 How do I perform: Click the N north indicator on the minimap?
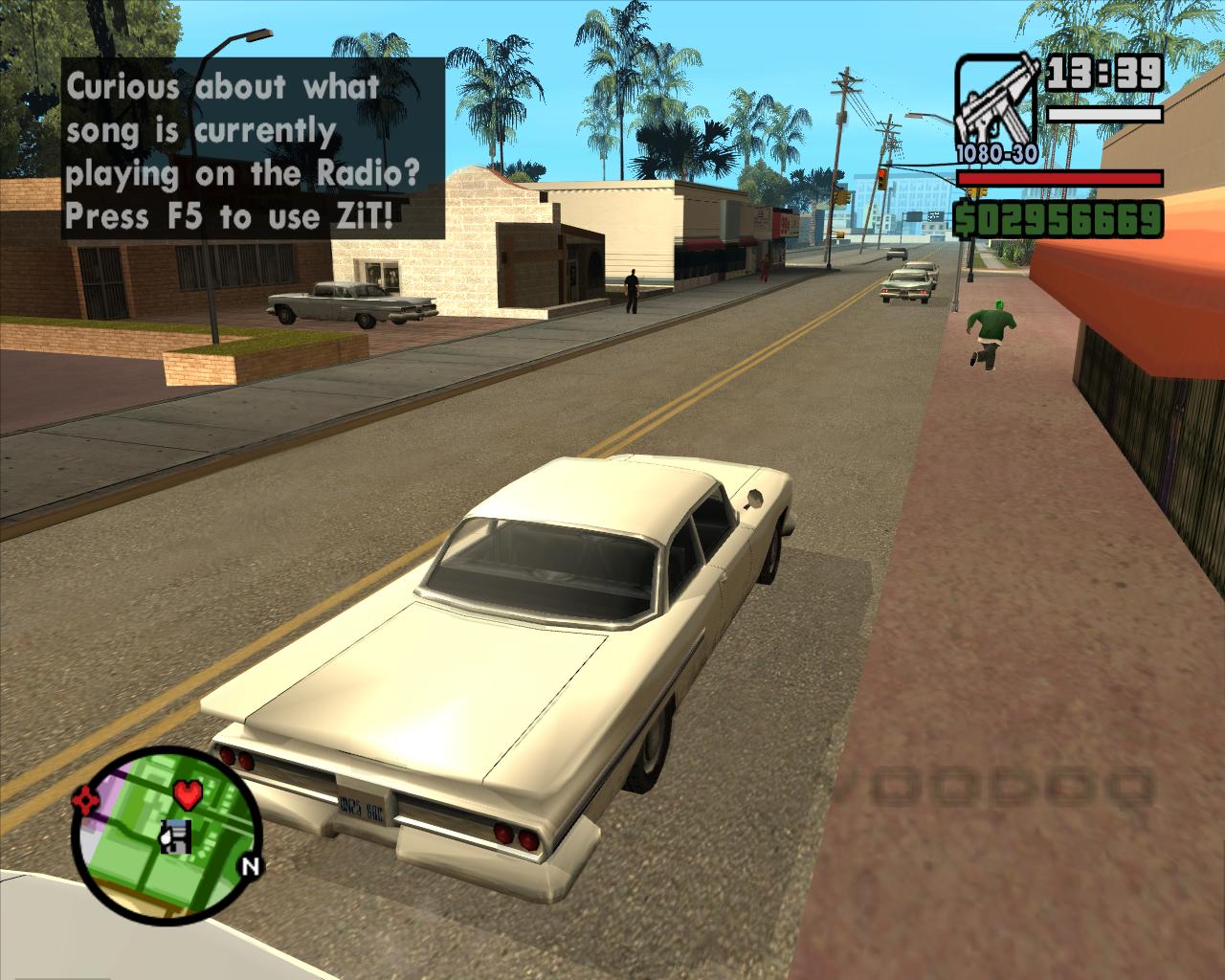(x=250, y=867)
